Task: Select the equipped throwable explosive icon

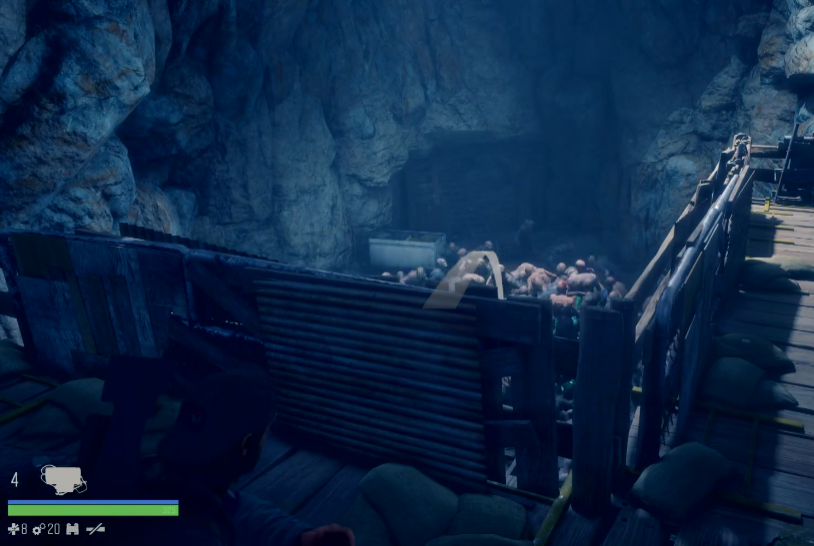Action: pos(62,480)
